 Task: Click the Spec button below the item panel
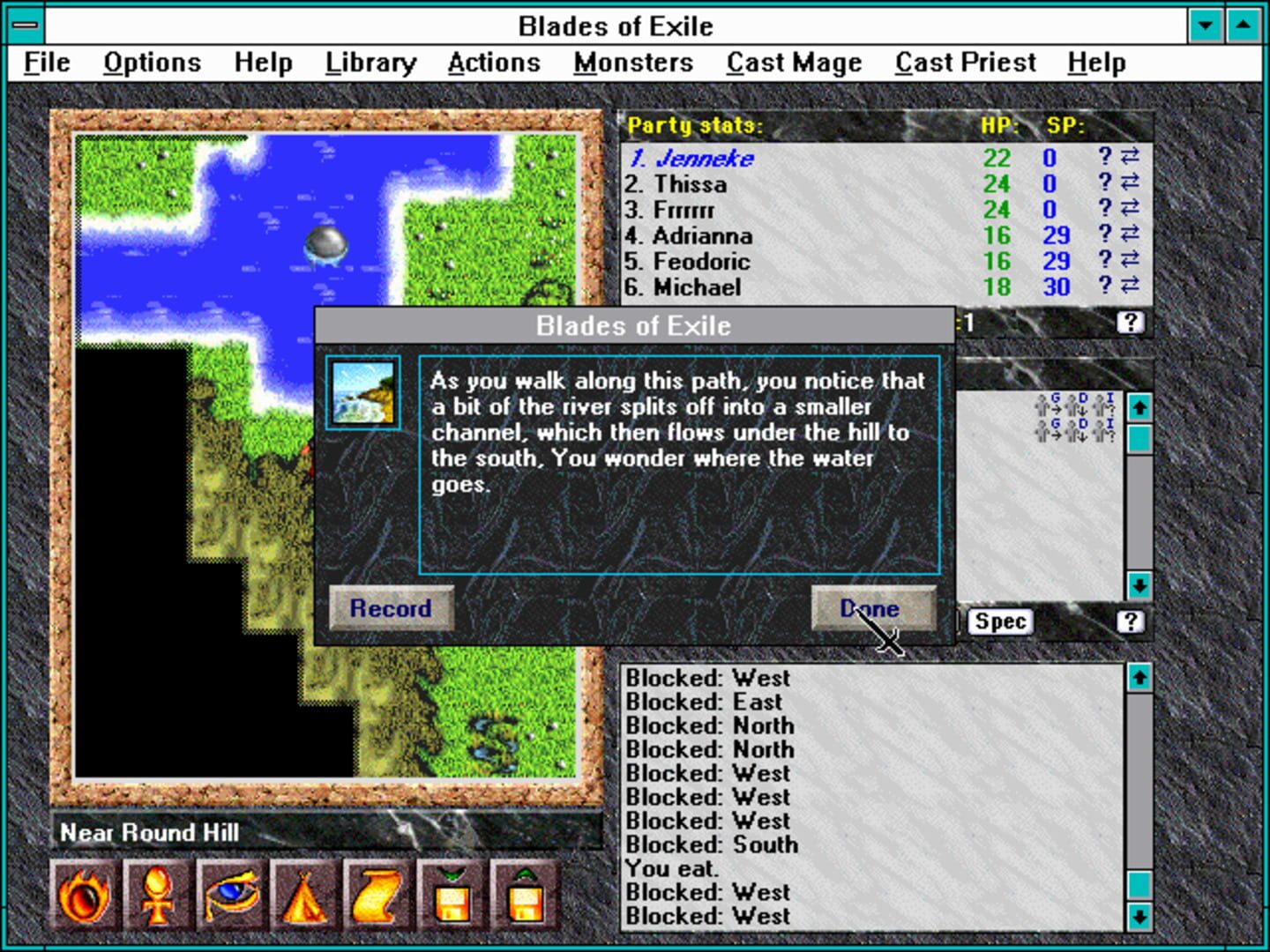(x=999, y=621)
